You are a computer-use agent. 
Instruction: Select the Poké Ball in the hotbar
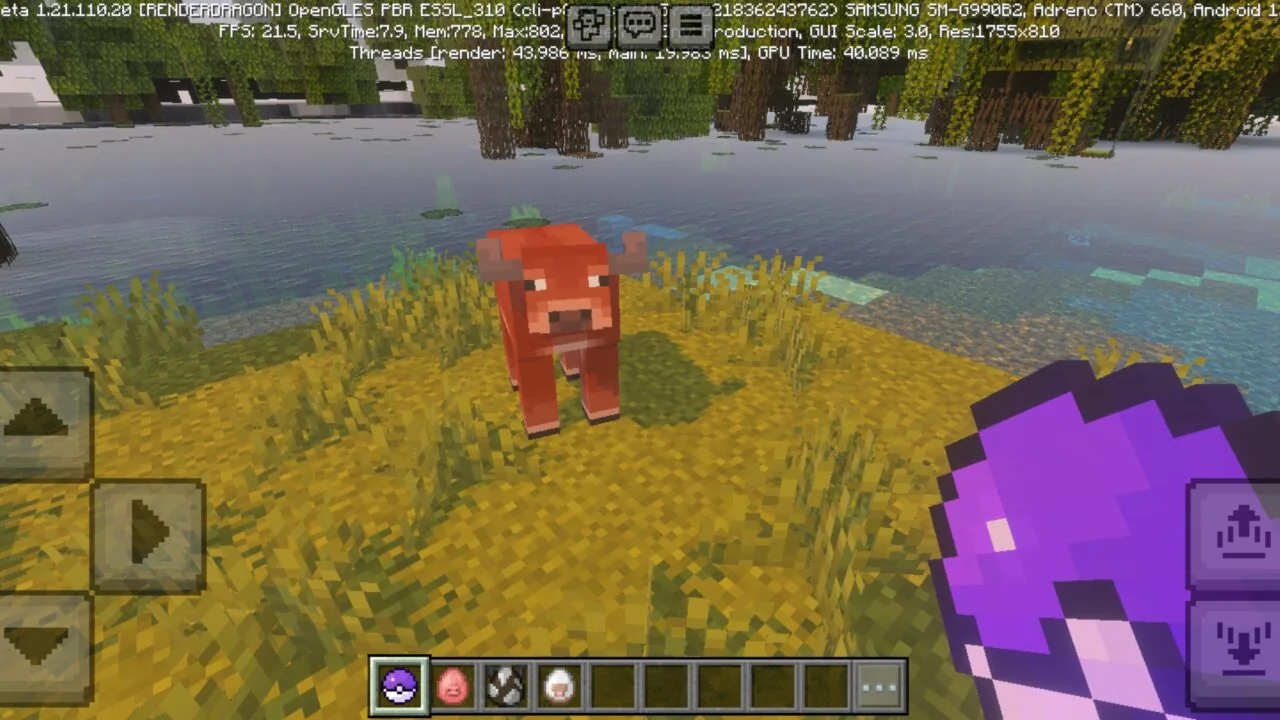click(399, 684)
